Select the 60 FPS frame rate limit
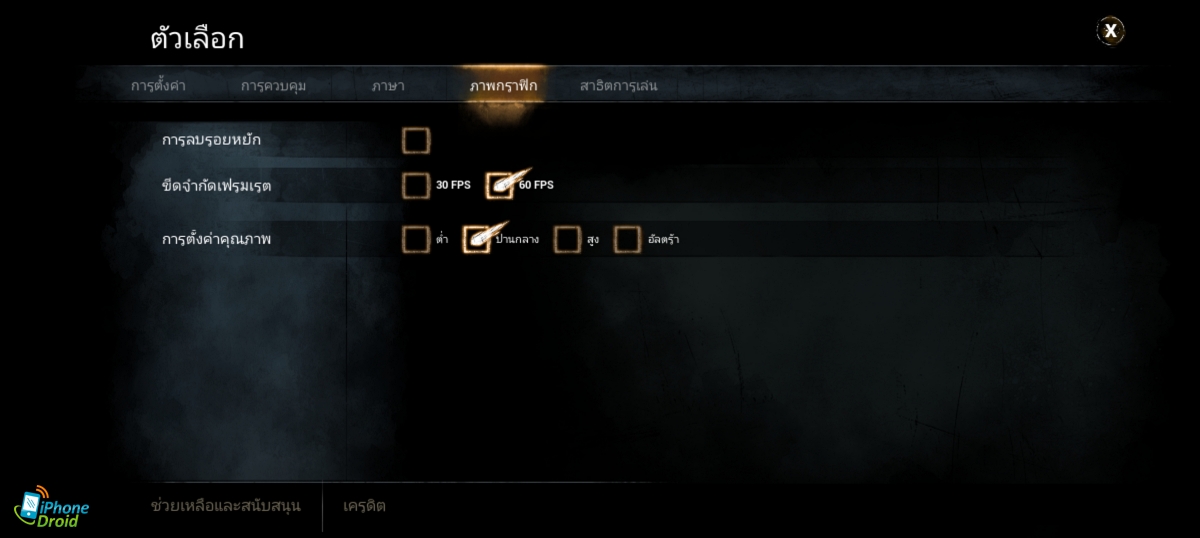Image resolution: width=1200 pixels, height=538 pixels. (x=499, y=185)
